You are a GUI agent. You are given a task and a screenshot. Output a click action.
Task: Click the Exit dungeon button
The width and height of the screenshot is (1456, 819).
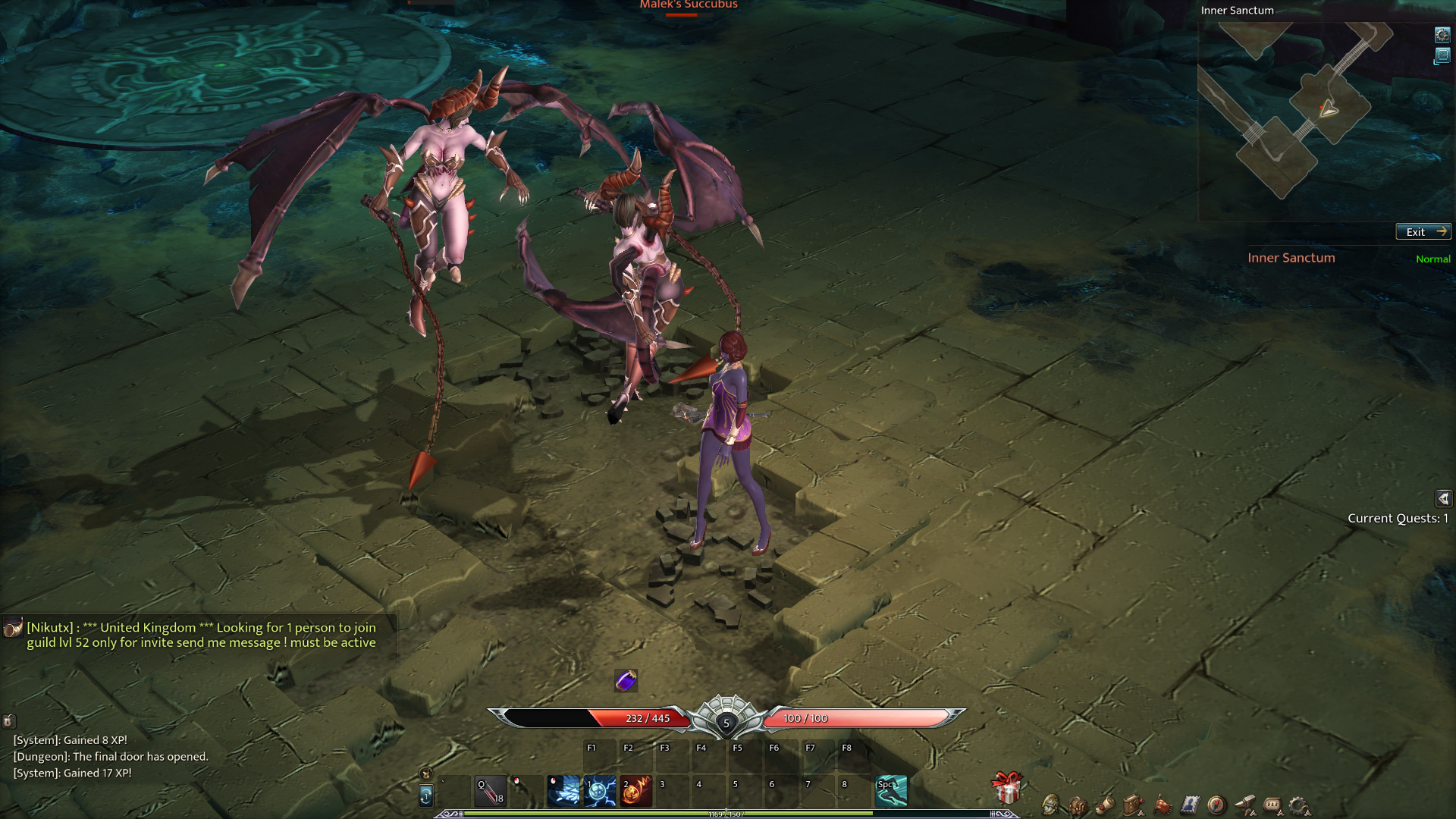(1423, 232)
